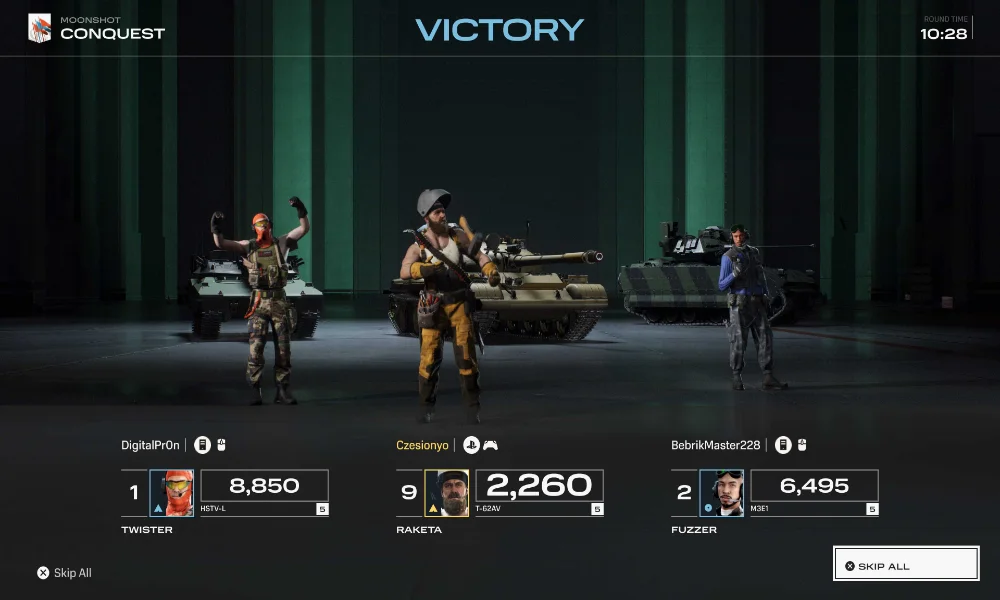Select DigitalPr0n's Twister portrait
1000x600 pixels.
pyautogui.click(x=172, y=493)
